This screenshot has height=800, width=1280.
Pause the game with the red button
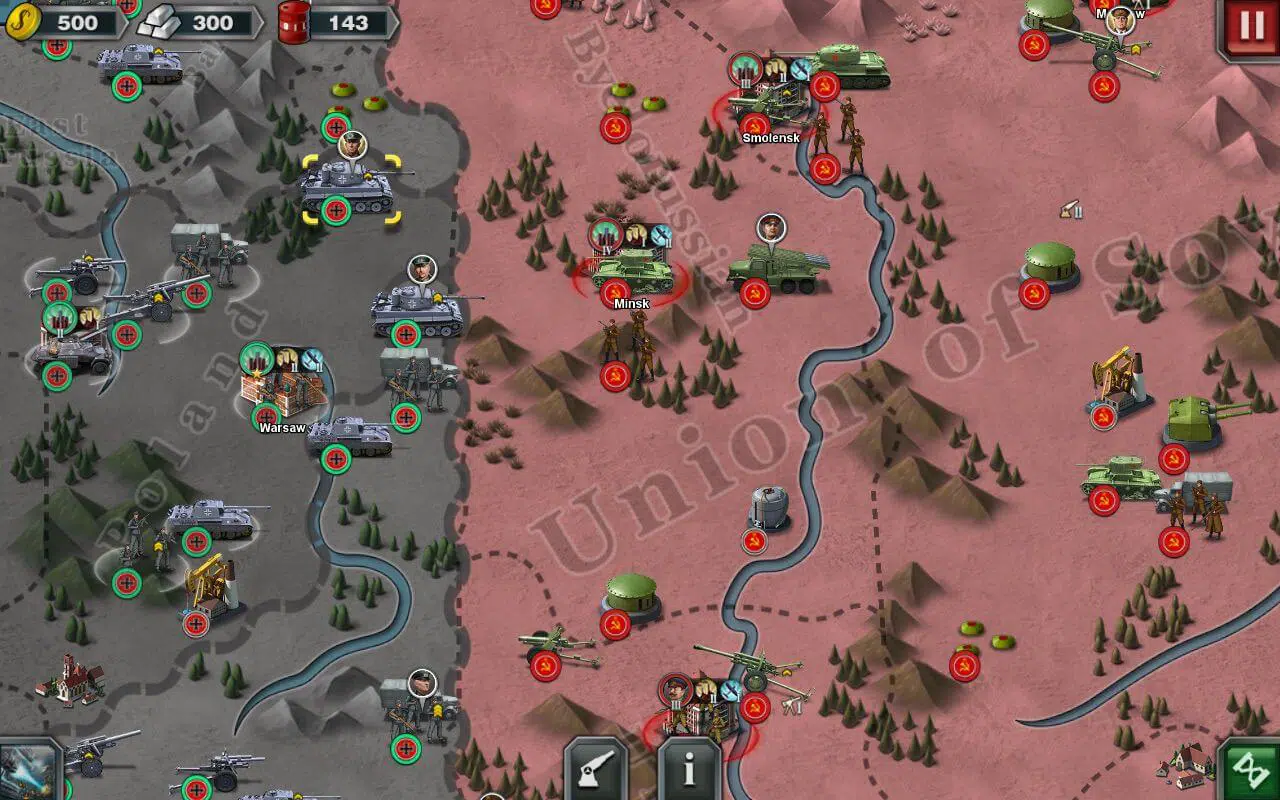coord(1251,26)
